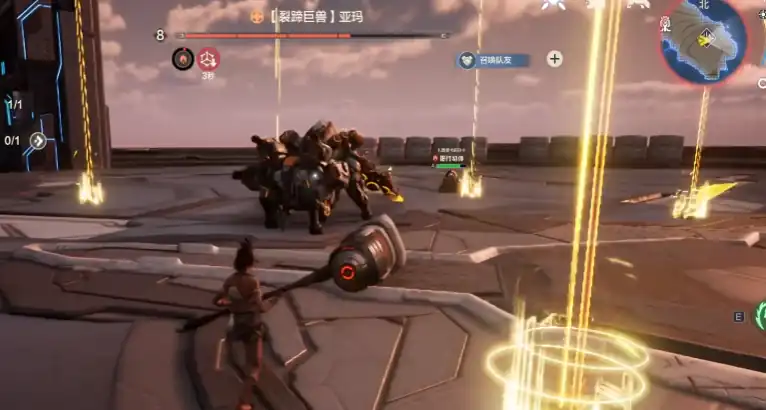Activate the green skill icon

[x=759, y=316]
